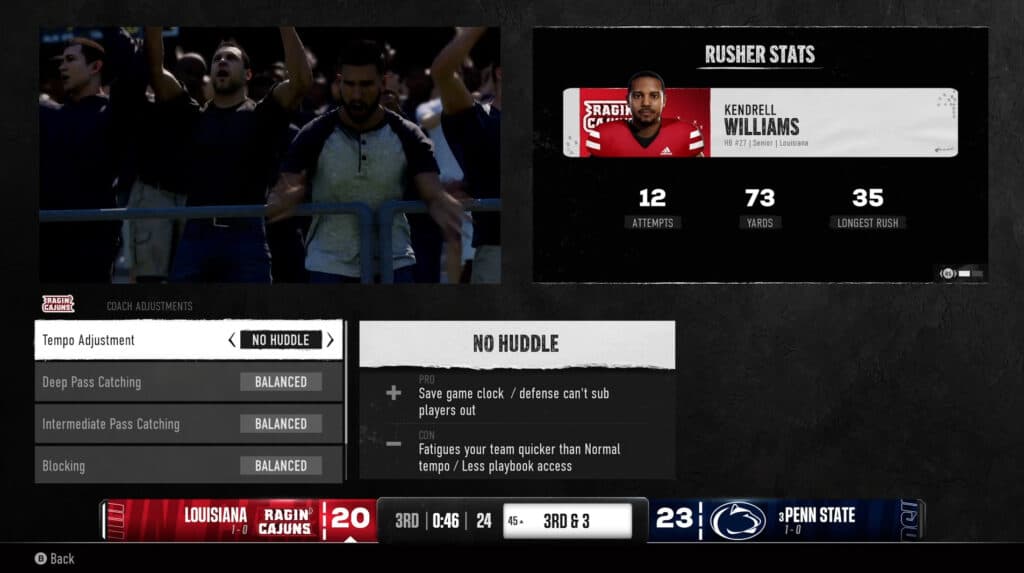Select the Deep Pass Catching adjustment

188,382
